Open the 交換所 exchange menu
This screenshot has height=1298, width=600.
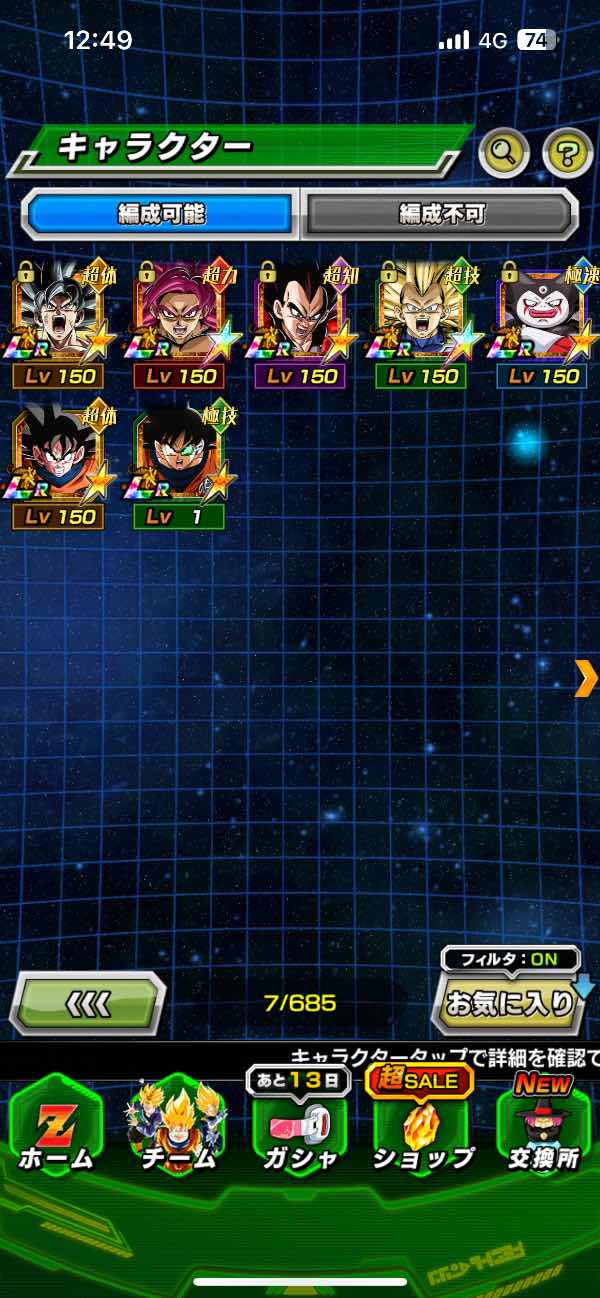pos(543,1128)
